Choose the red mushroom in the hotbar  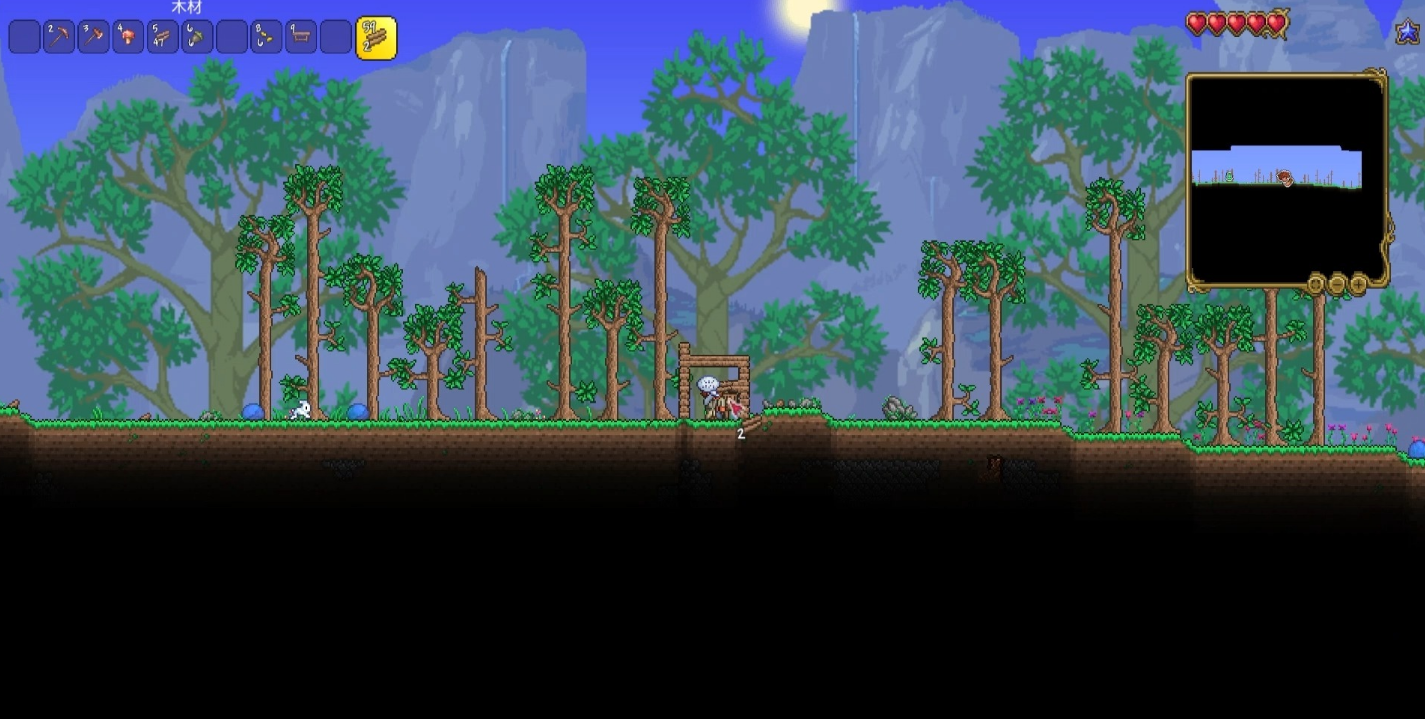coord(128,38)
